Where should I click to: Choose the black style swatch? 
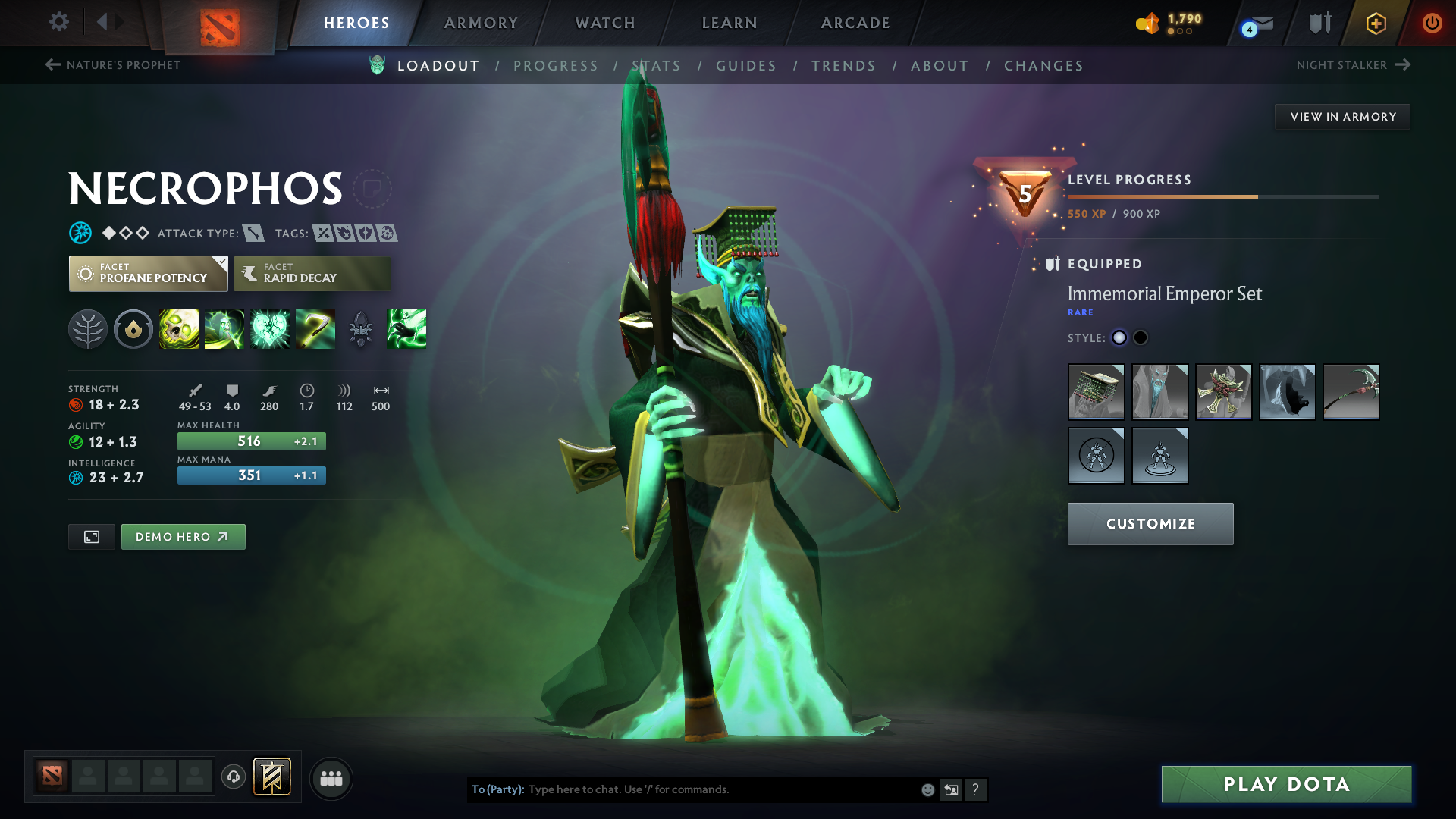tap(1141, 338)
